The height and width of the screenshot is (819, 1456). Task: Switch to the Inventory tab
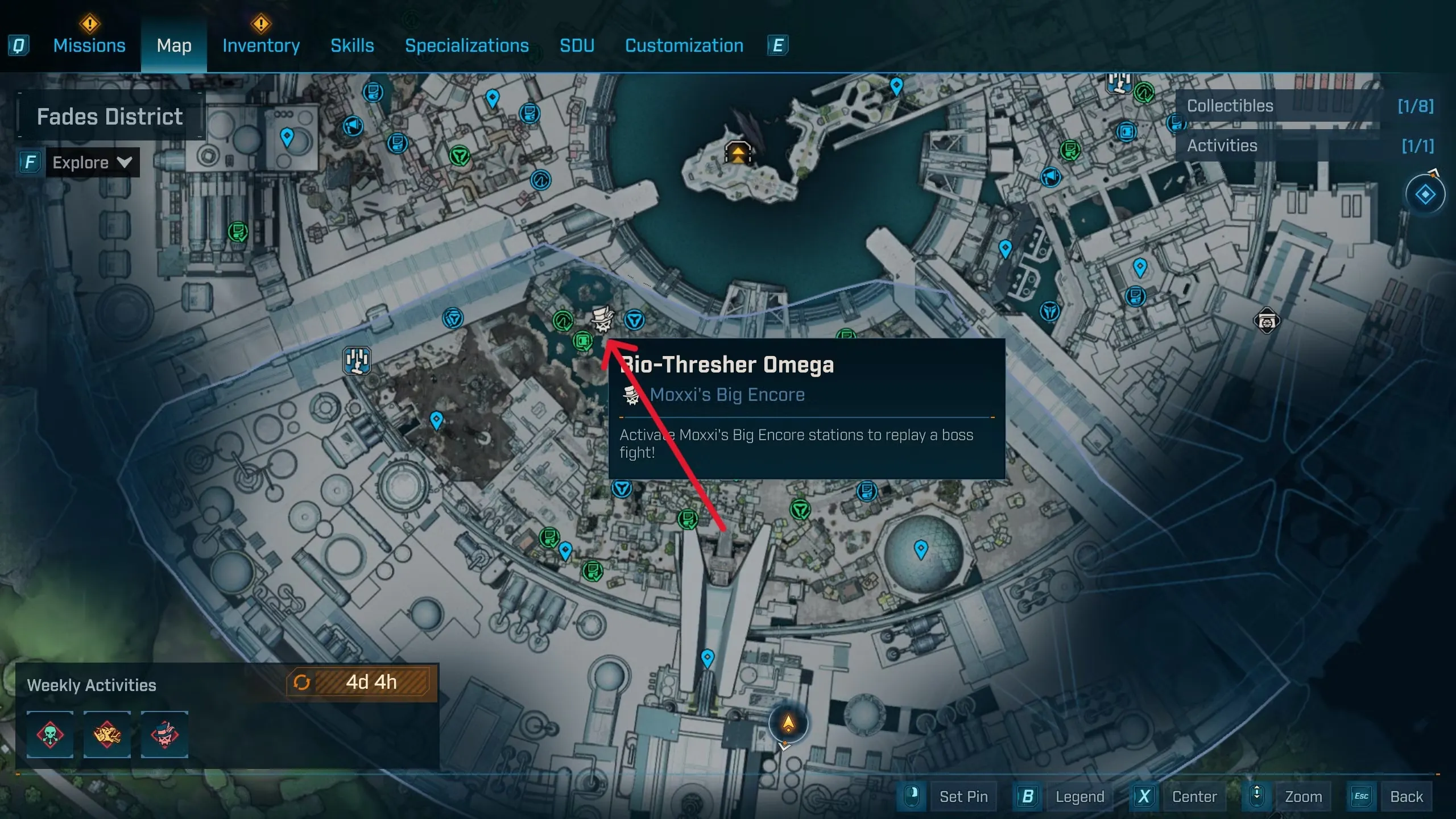pos(261,45)
